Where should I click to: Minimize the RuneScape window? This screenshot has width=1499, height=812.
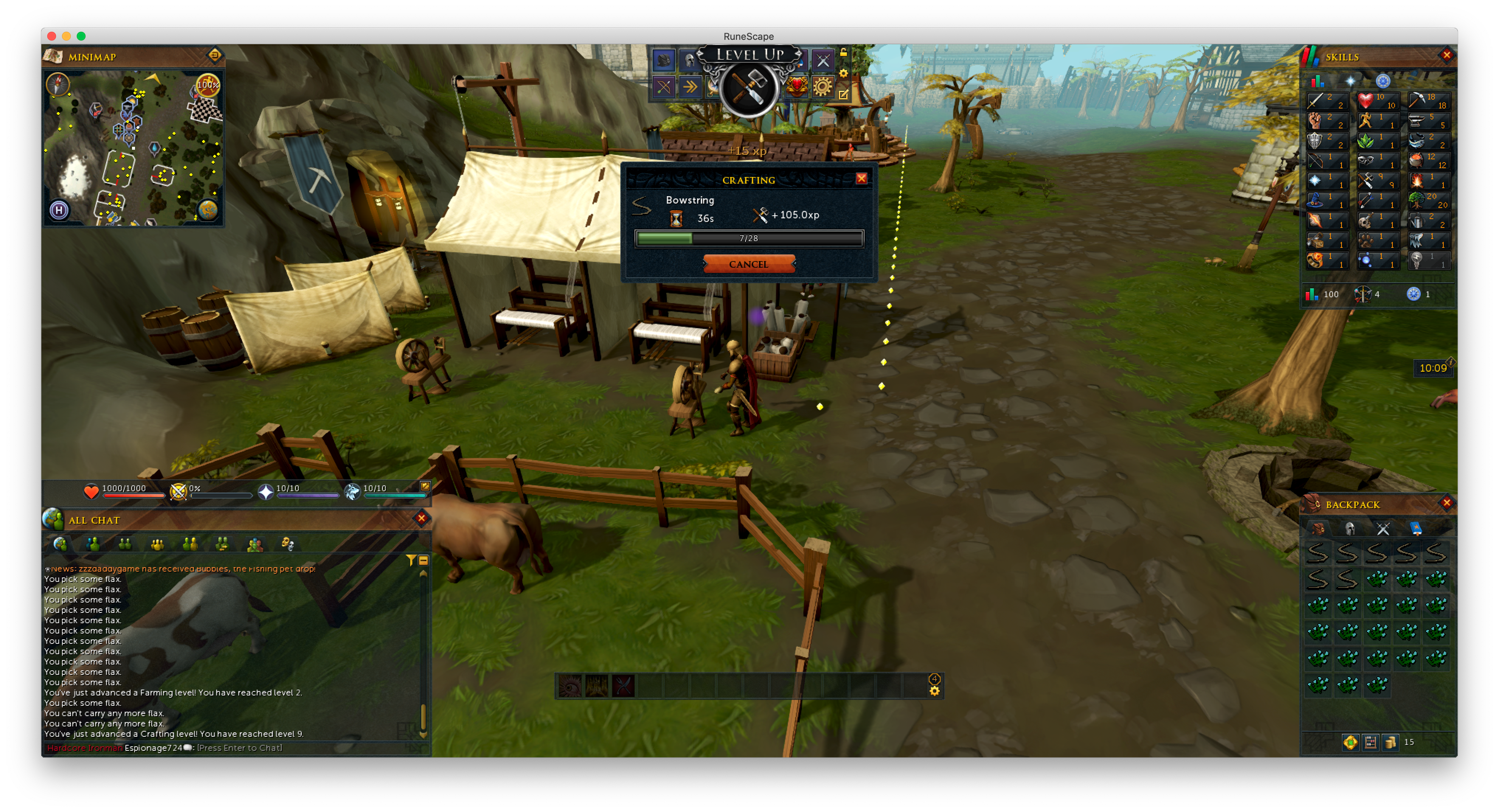tap(66, 36)
